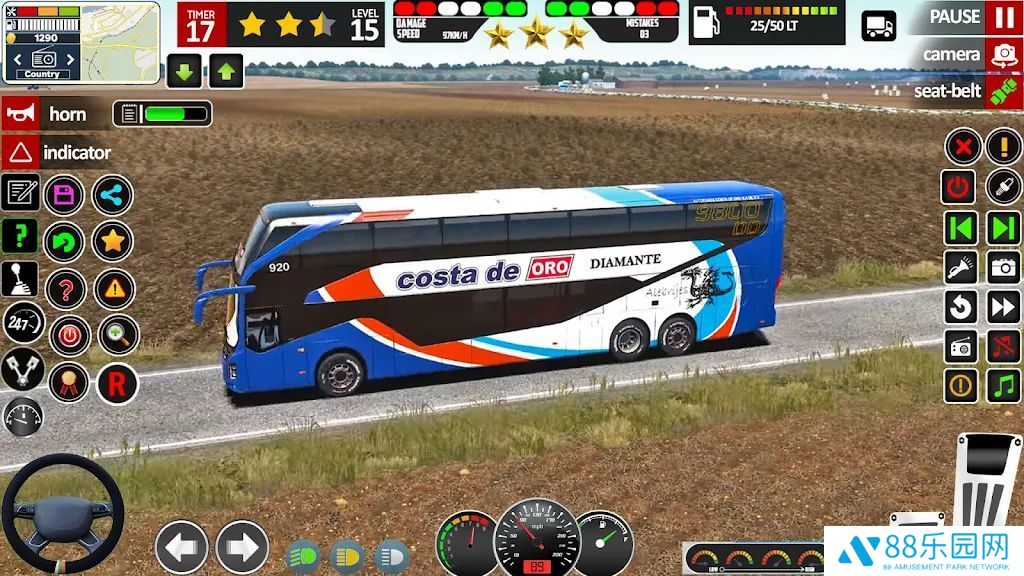Tap the pink floppy disk save icon

click(x=66, y=195)
